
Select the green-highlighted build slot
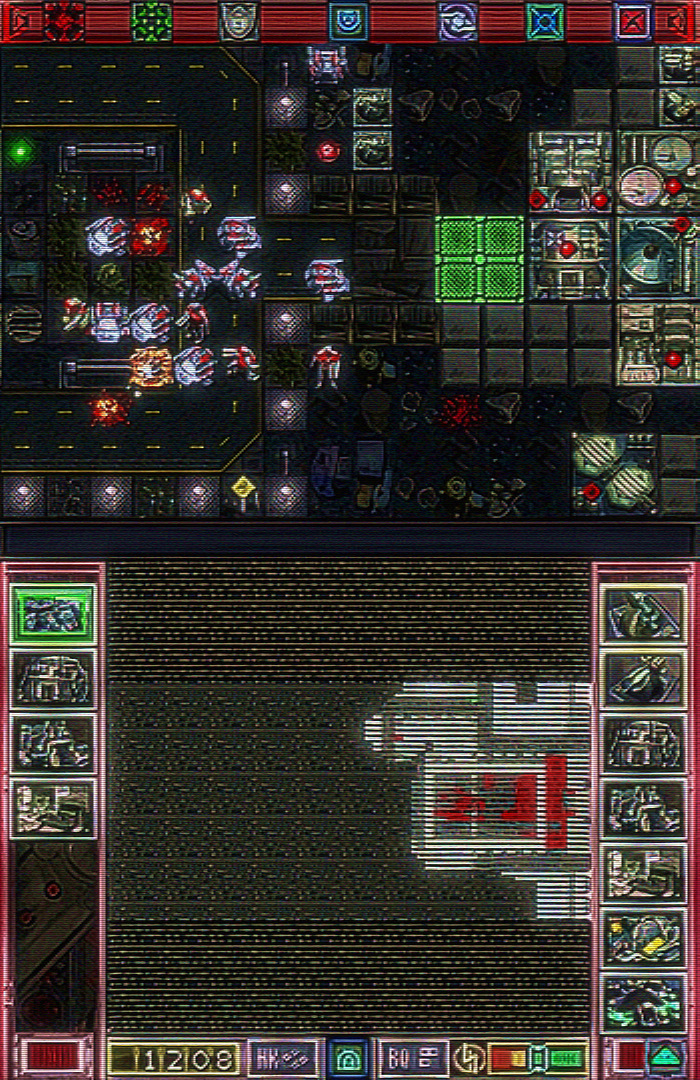coord(53,615)
